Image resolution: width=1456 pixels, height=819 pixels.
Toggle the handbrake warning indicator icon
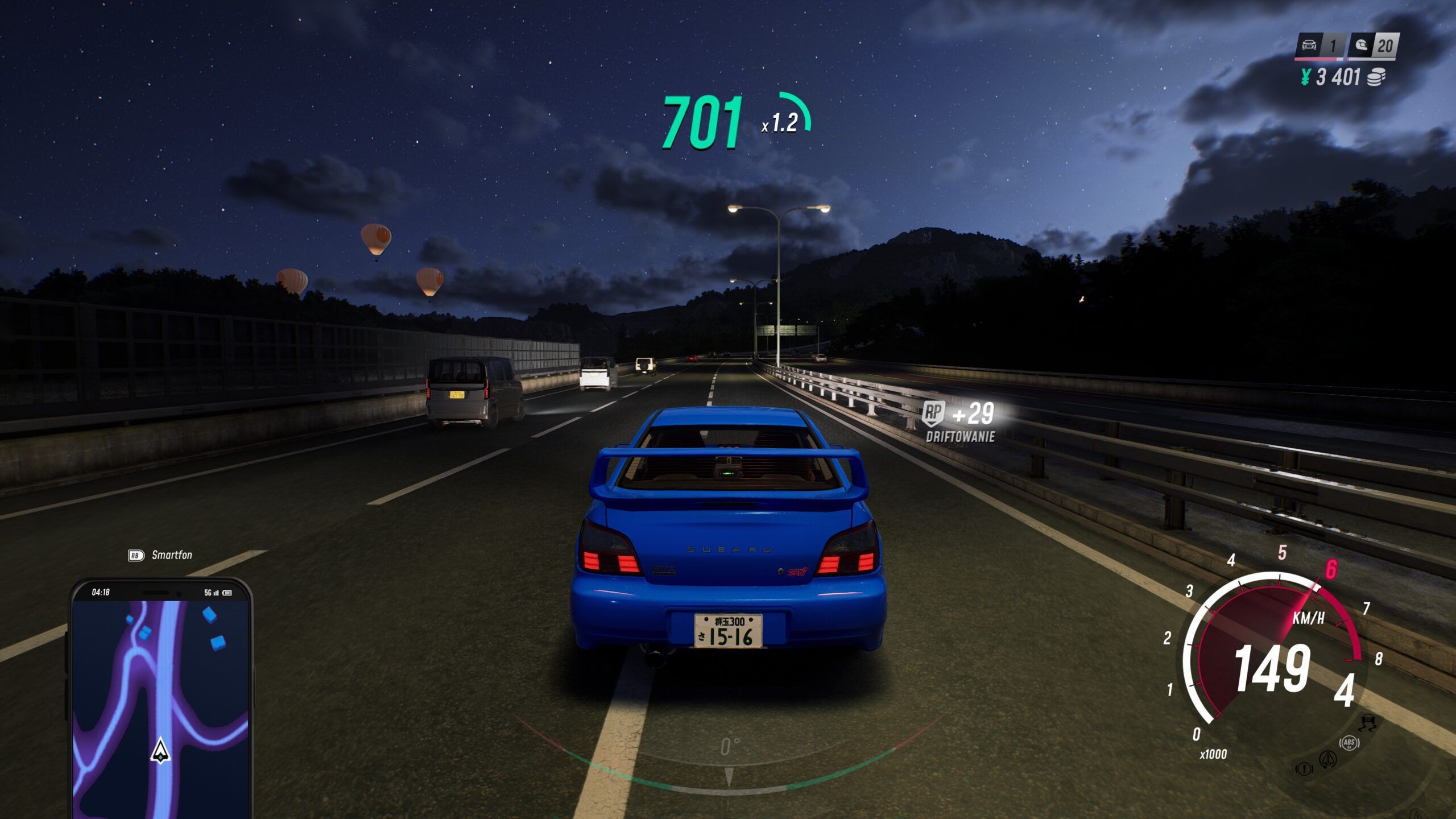[1304, 770]
